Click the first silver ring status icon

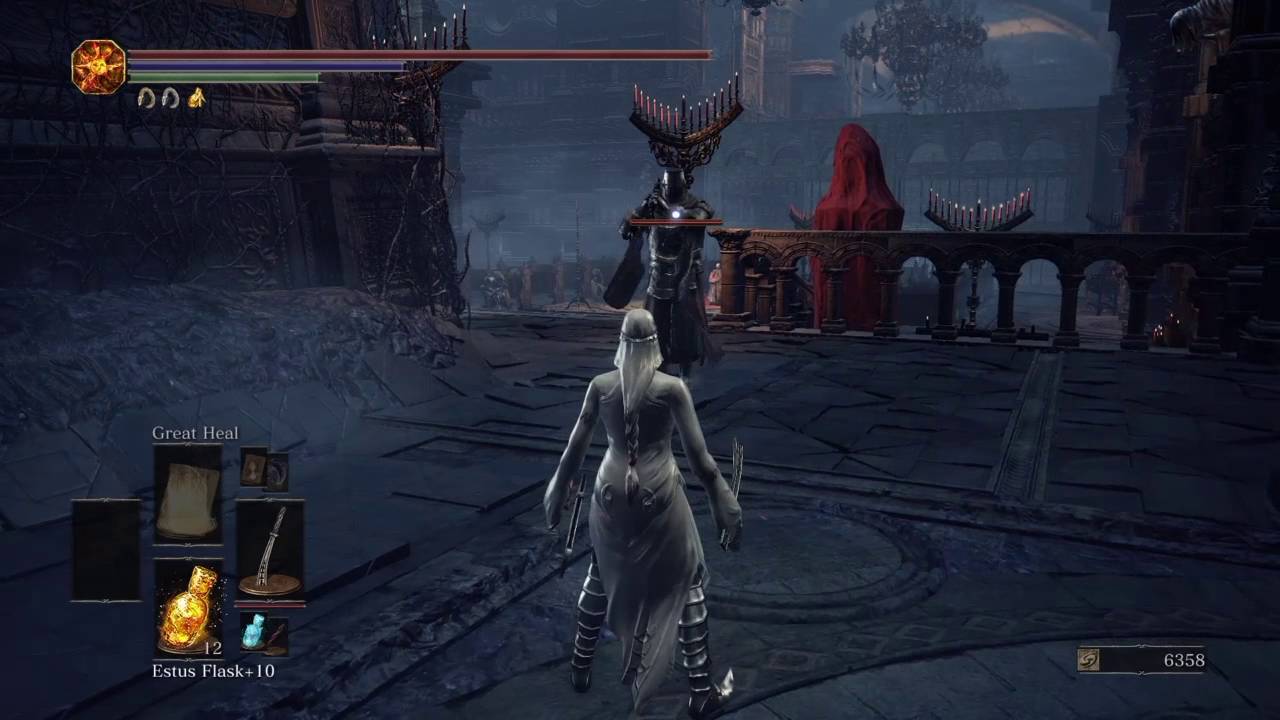click(x=144, y=98)
